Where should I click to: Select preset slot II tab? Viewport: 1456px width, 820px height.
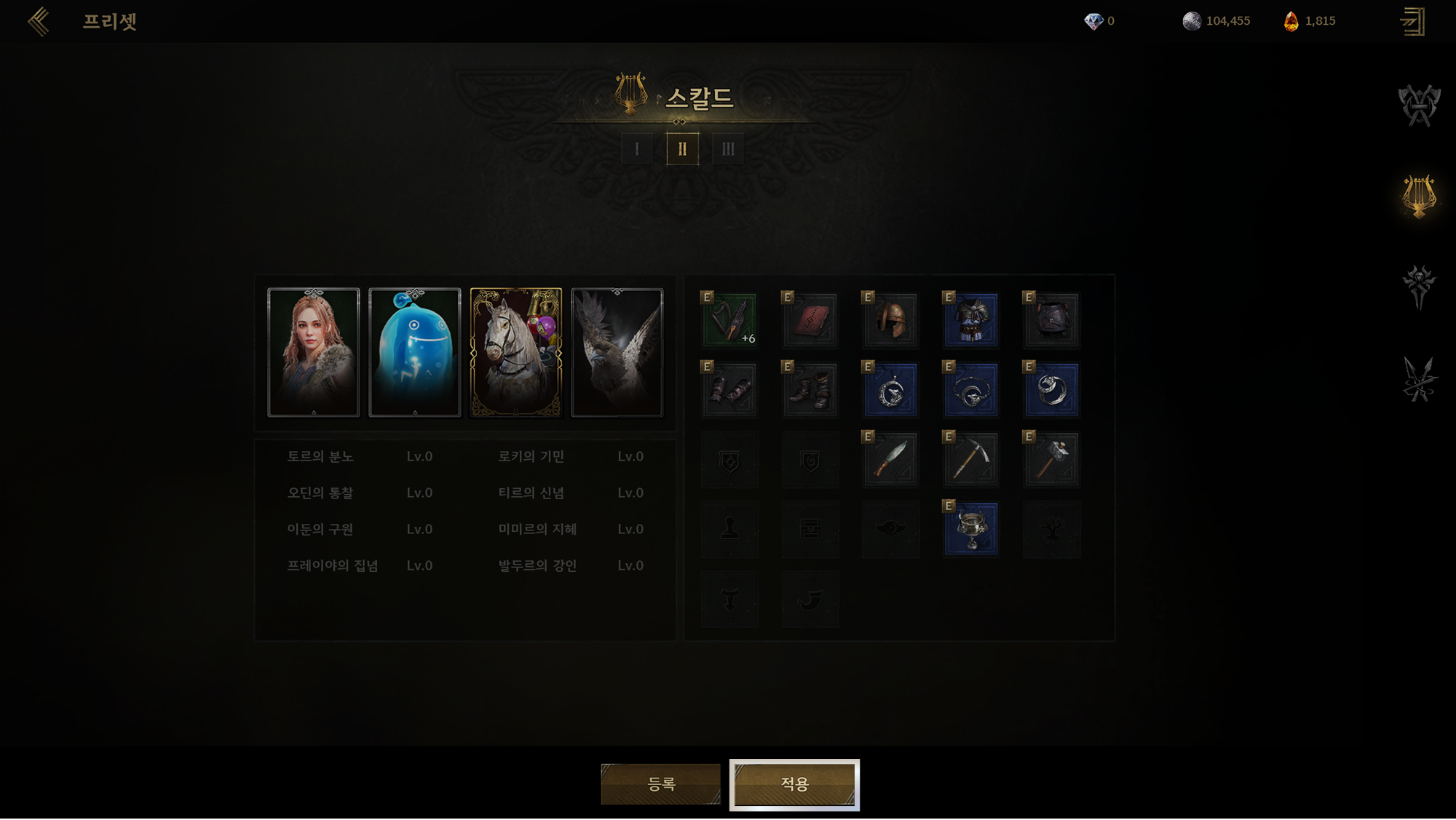click(682, 149)
